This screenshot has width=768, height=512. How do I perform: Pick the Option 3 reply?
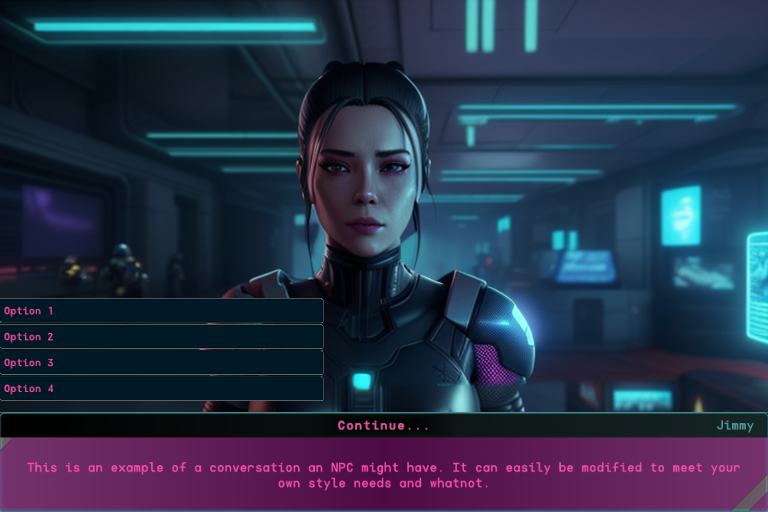[x=161, y=363]
